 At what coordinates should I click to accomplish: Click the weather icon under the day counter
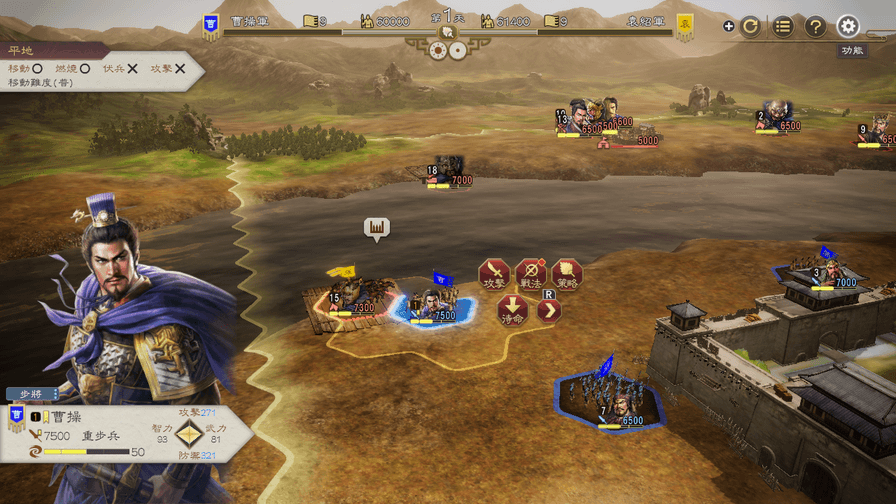pyautogui.click(x=438, y=50)
